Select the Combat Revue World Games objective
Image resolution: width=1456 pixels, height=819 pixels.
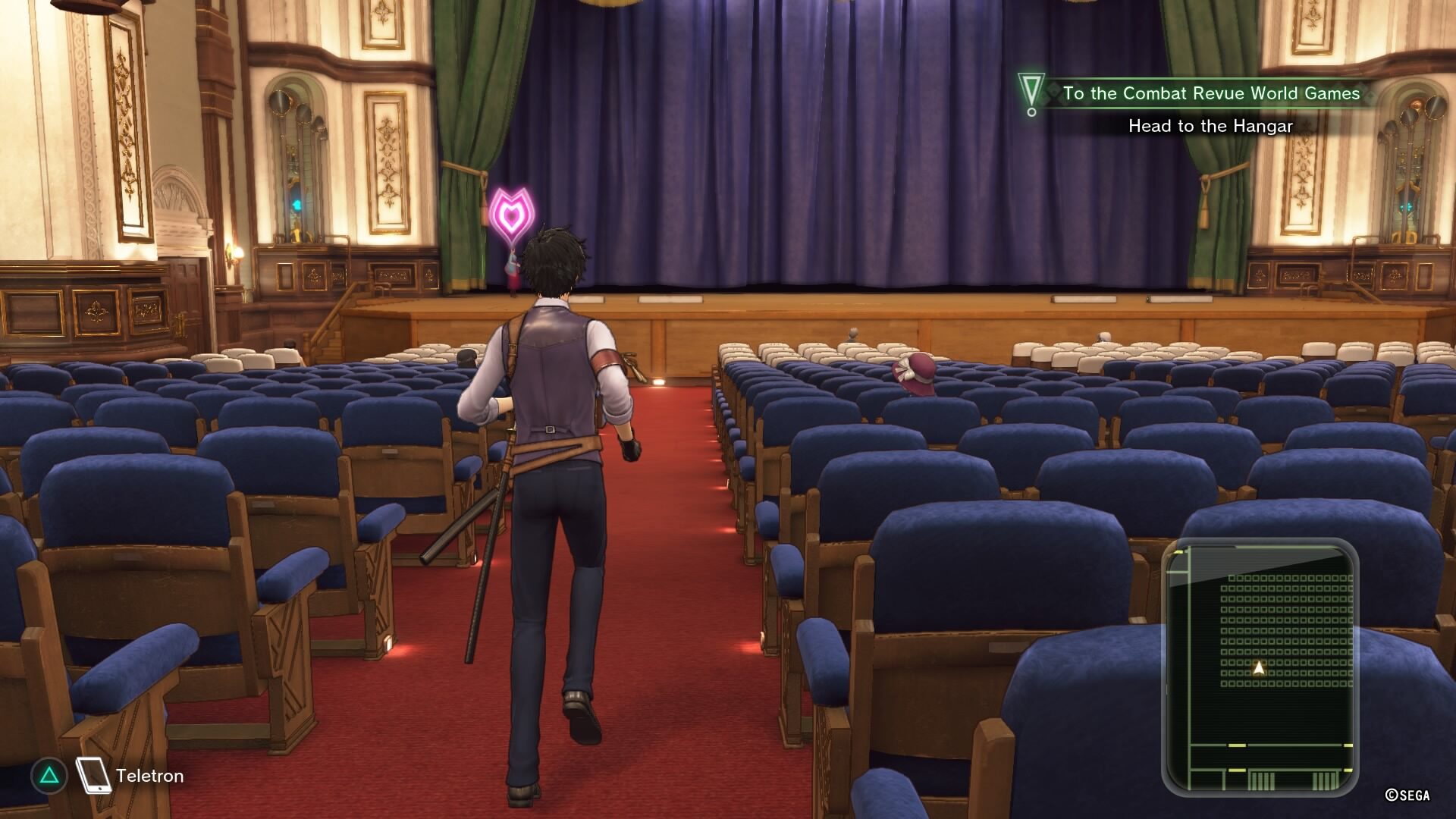pyautogui.click(x=1210, y=93)
